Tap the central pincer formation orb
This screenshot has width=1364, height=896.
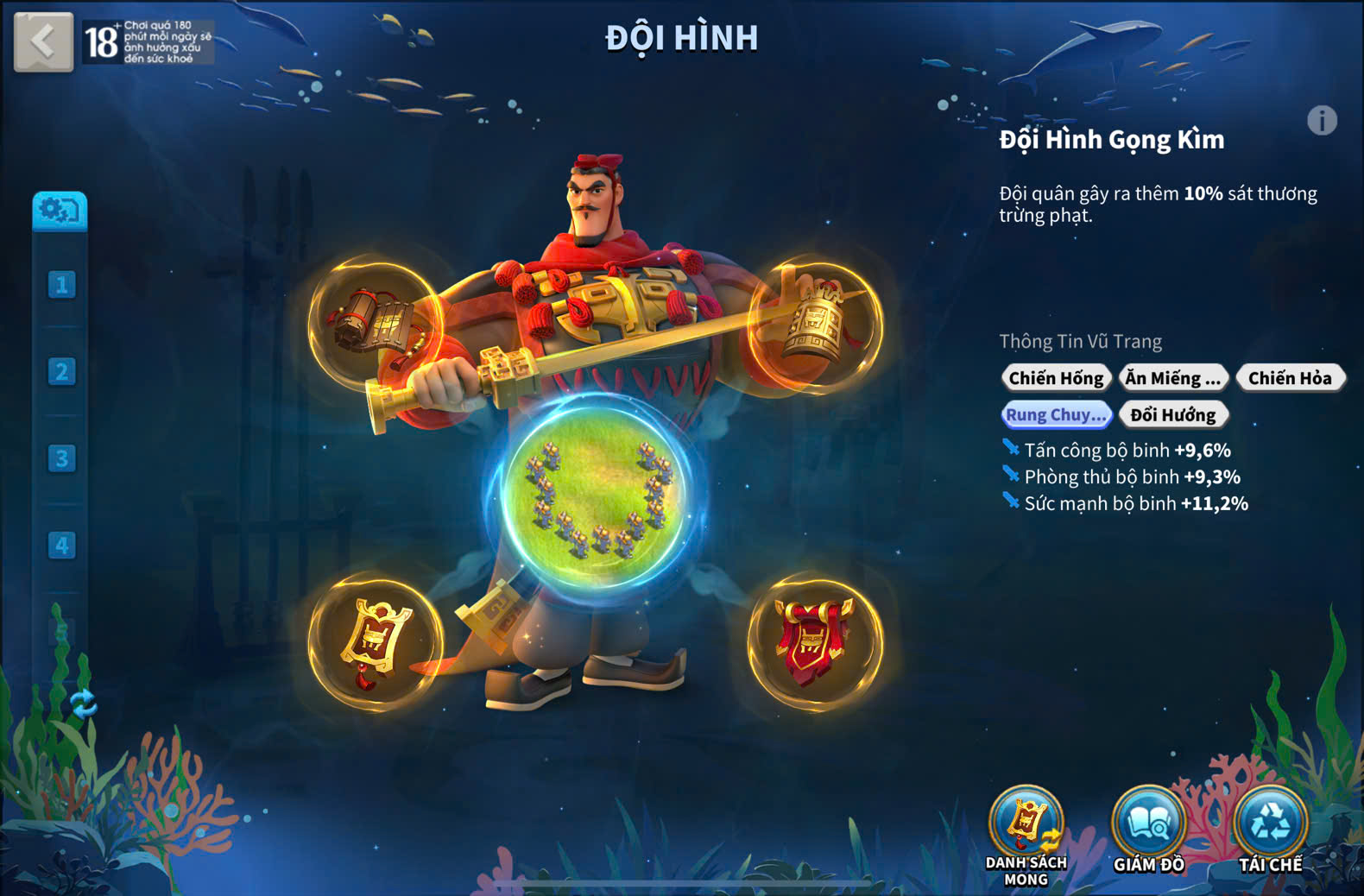(x=597, y=494)
